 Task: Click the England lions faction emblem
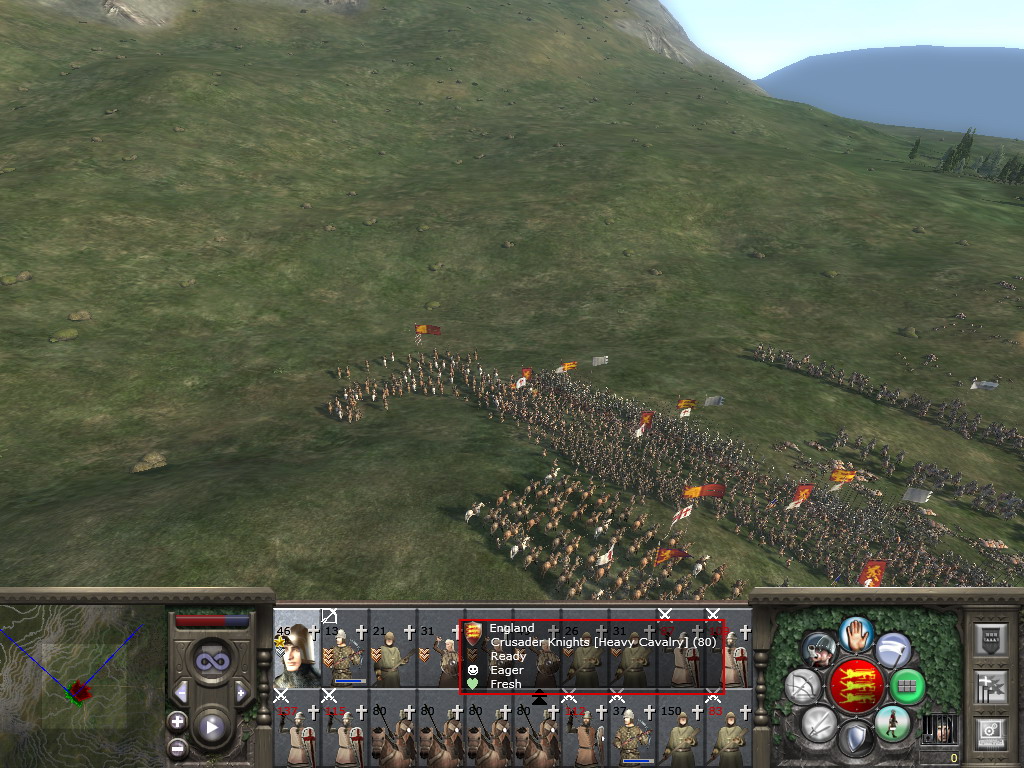[x=857, y=686]
